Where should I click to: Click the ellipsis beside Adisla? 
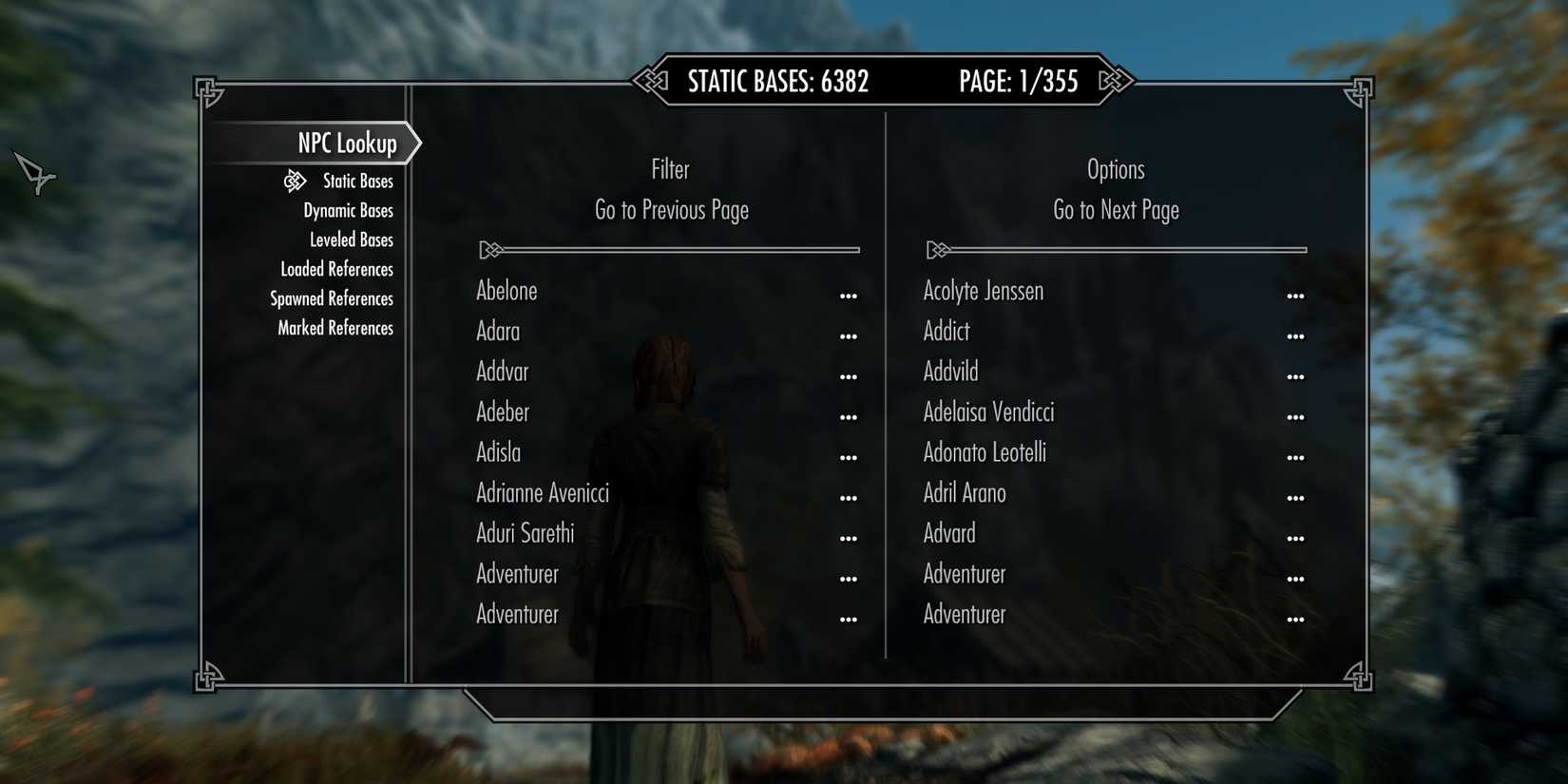(x=849, y=456)
